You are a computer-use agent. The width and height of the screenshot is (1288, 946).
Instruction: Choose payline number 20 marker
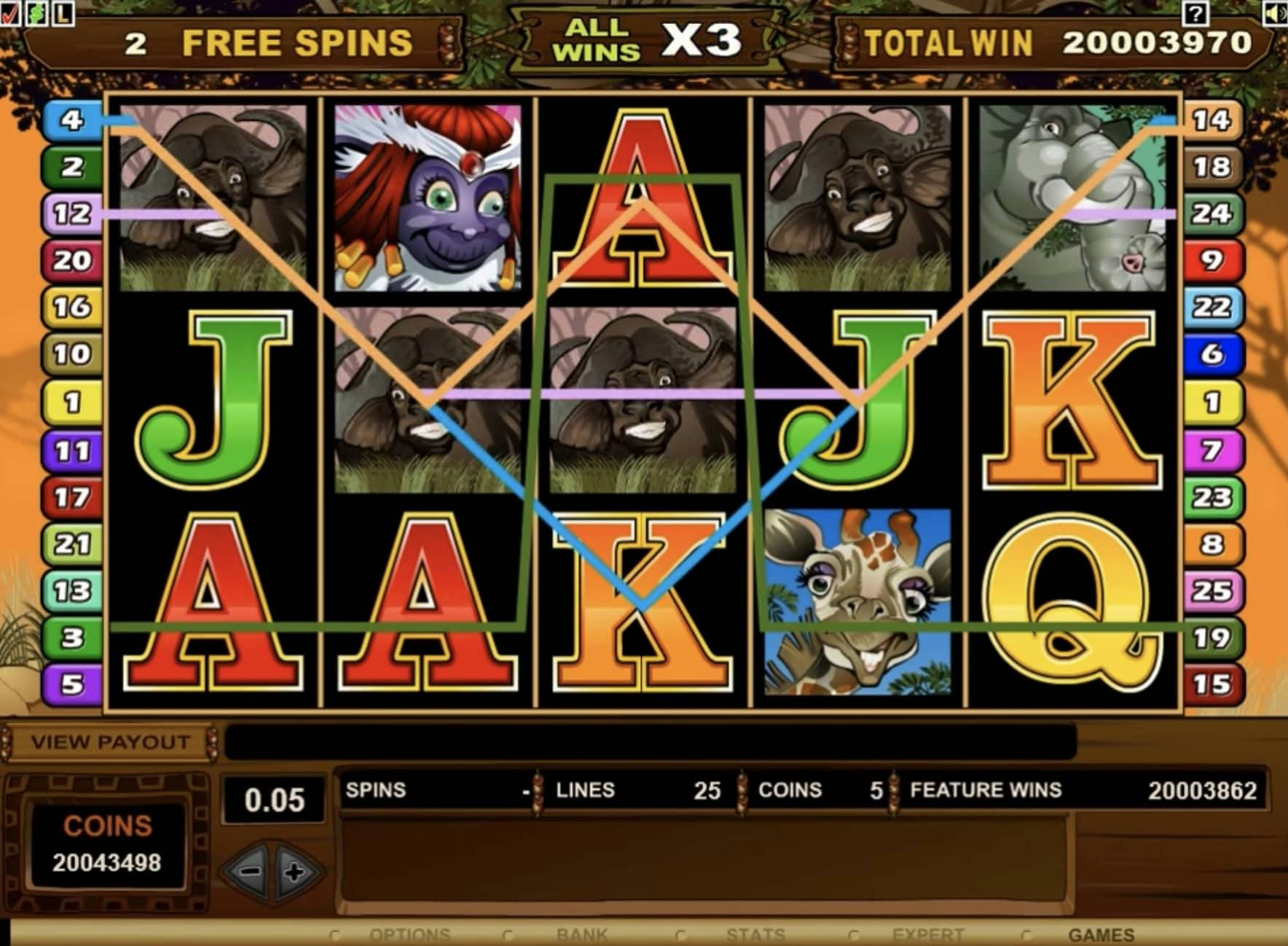pyautogui.click(x=71, y=260)
